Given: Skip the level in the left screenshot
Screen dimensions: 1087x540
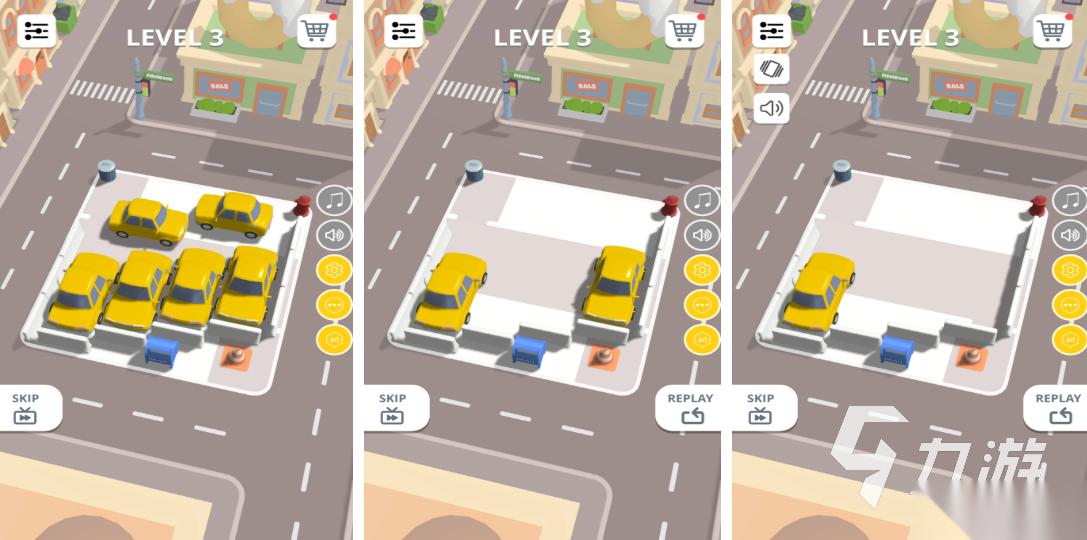Looking at the screenshot, I should 27,408.
